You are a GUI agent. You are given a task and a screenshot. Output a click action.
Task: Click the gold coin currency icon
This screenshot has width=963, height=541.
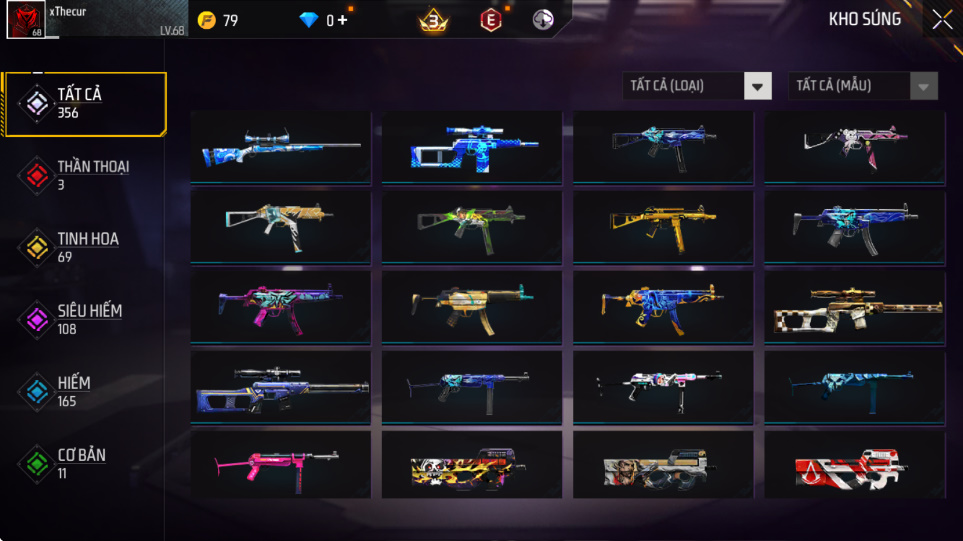[x=207, y=20]
